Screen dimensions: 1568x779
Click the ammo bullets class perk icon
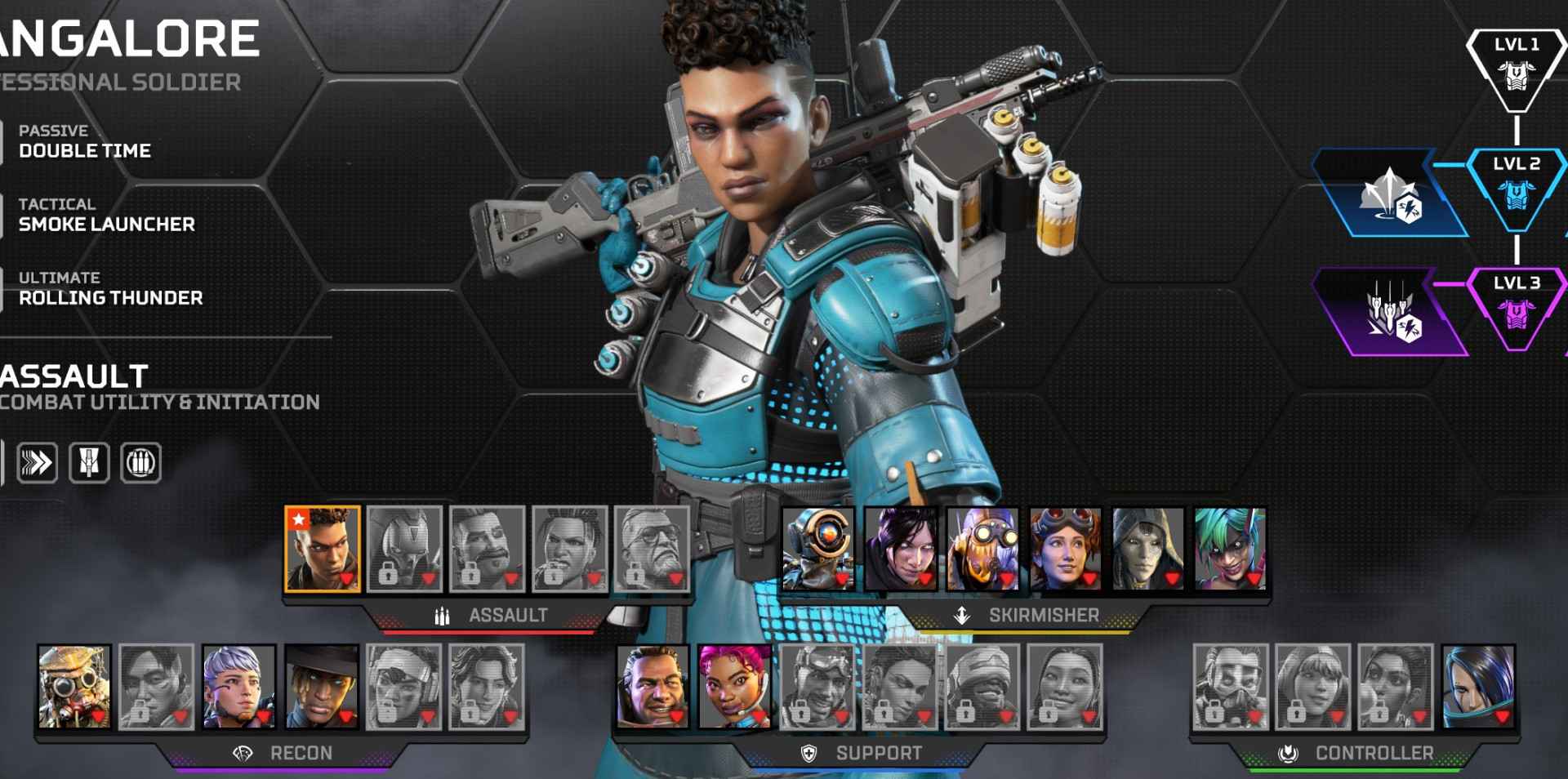point(141,463)
